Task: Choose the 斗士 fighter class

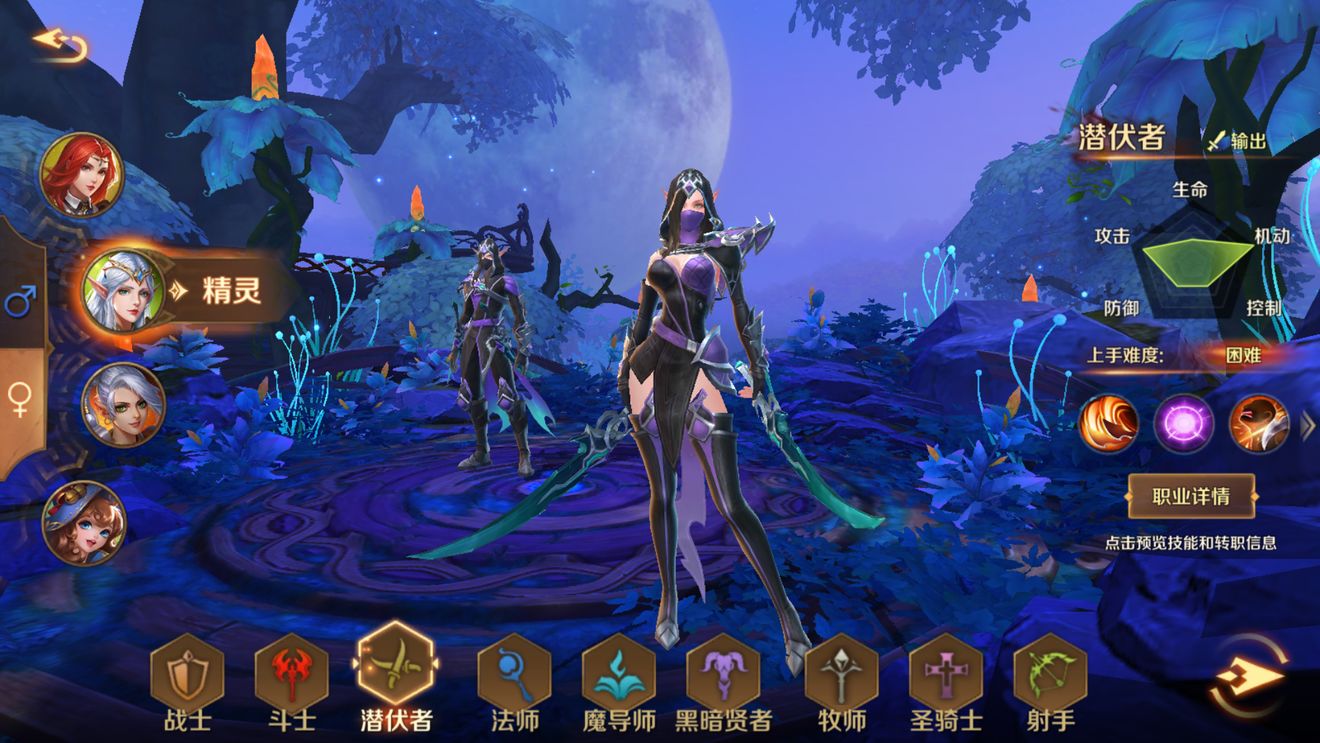Action: pos(292,672)
